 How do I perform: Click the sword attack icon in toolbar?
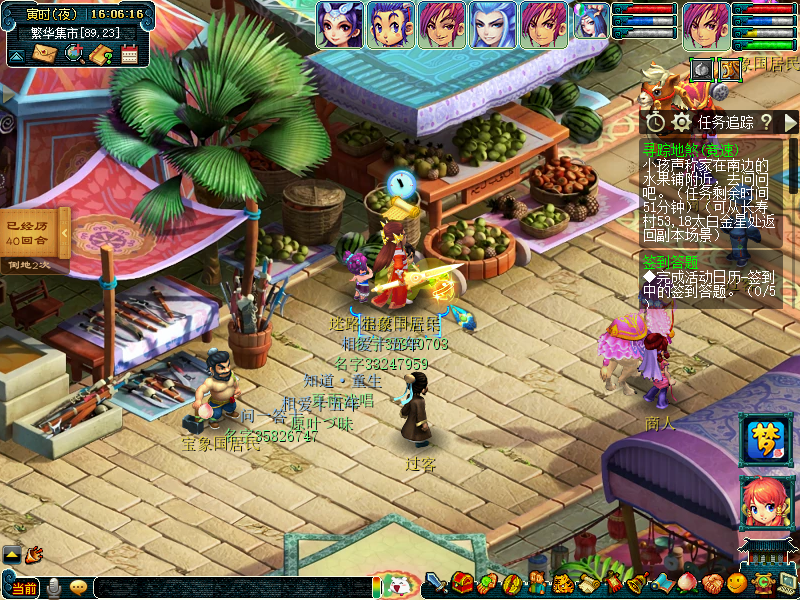pos(436,584)
